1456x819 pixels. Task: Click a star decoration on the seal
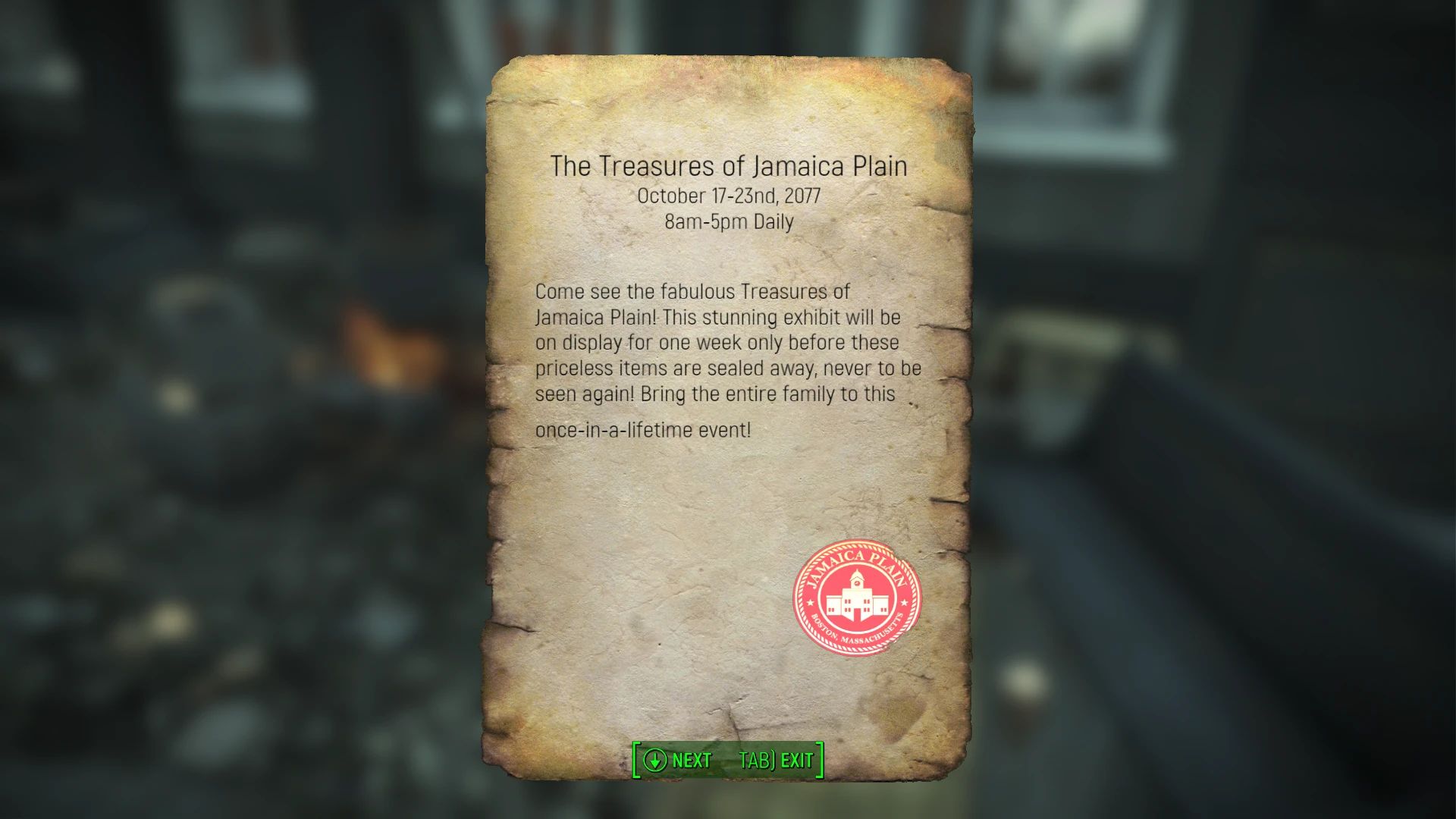pyautogui.click(x=810, y=602)
